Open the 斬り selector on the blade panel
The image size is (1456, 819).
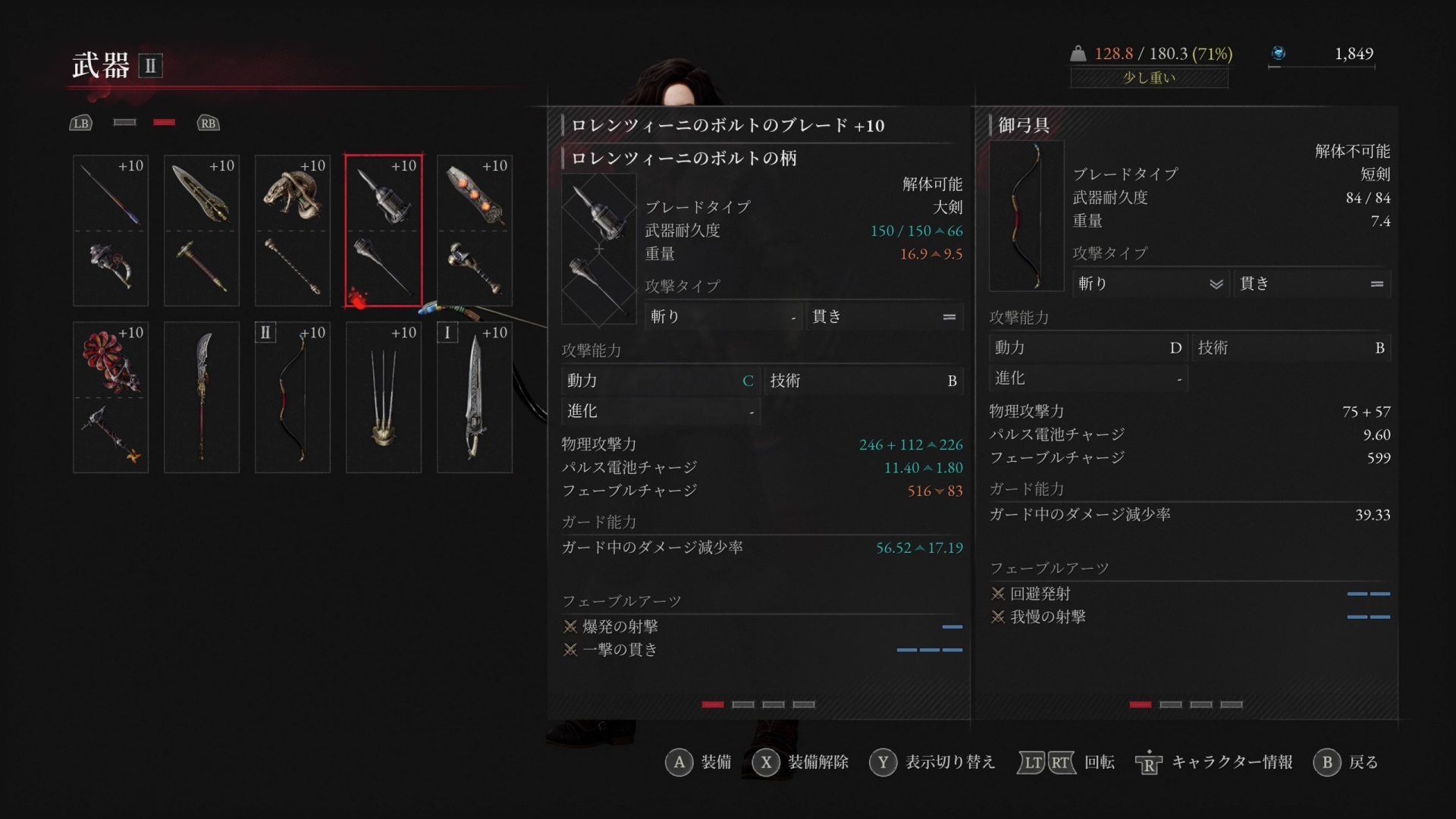click(x=723, y=316)
